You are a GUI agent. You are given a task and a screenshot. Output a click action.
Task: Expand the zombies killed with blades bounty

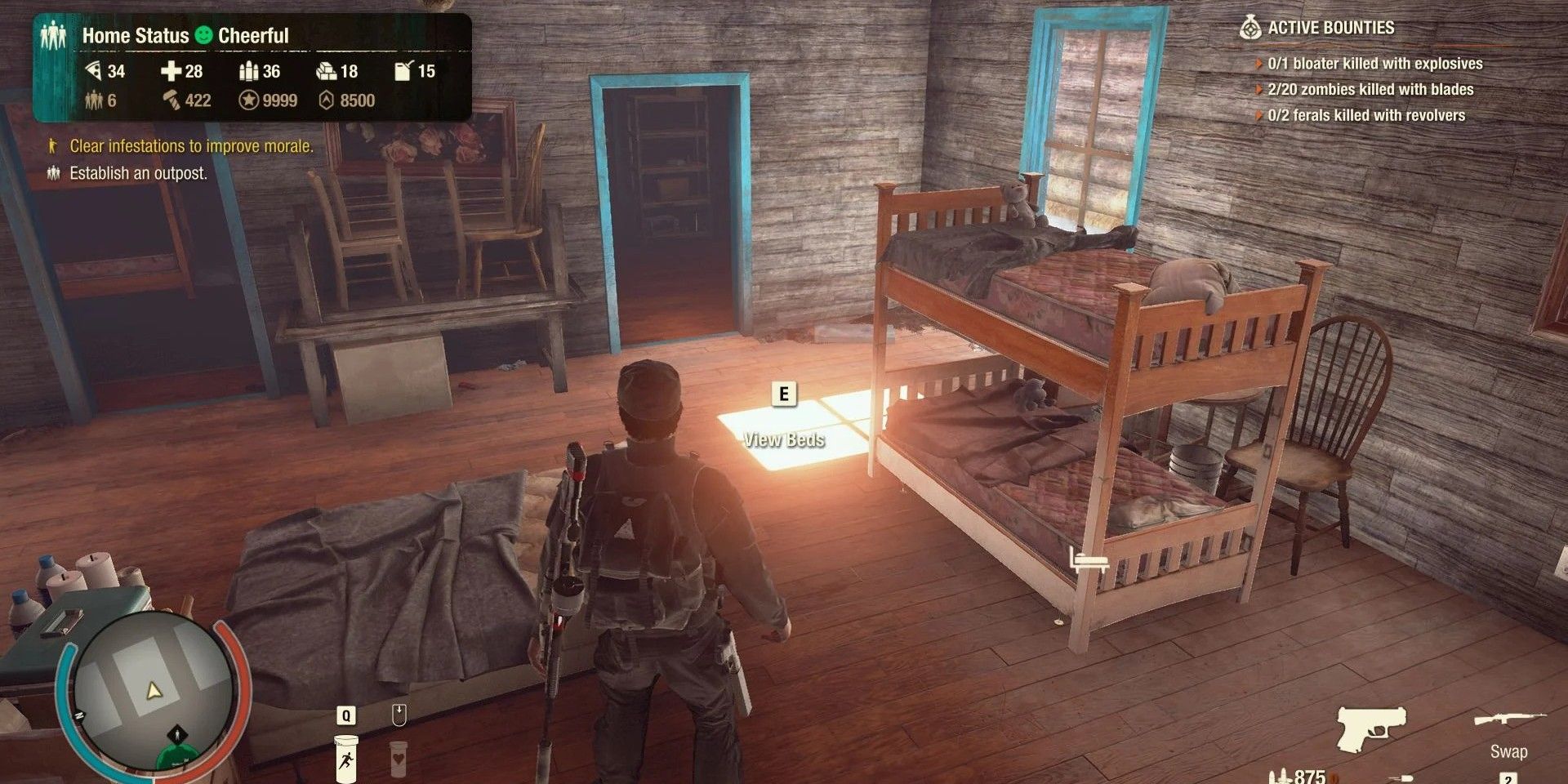[1259, 89]
